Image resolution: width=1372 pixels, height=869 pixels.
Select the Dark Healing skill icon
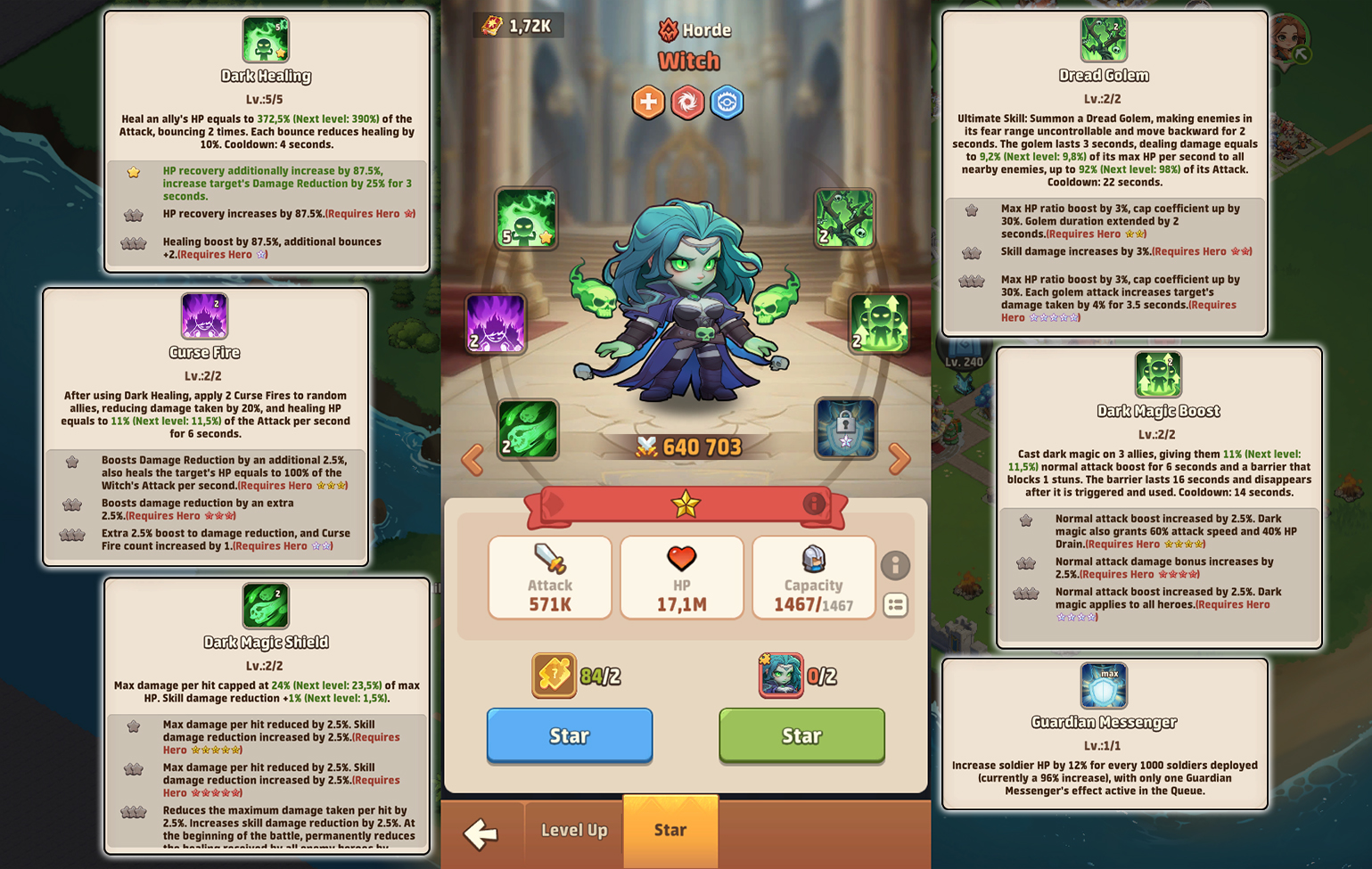pyautogui.click(x=527, y=218)
